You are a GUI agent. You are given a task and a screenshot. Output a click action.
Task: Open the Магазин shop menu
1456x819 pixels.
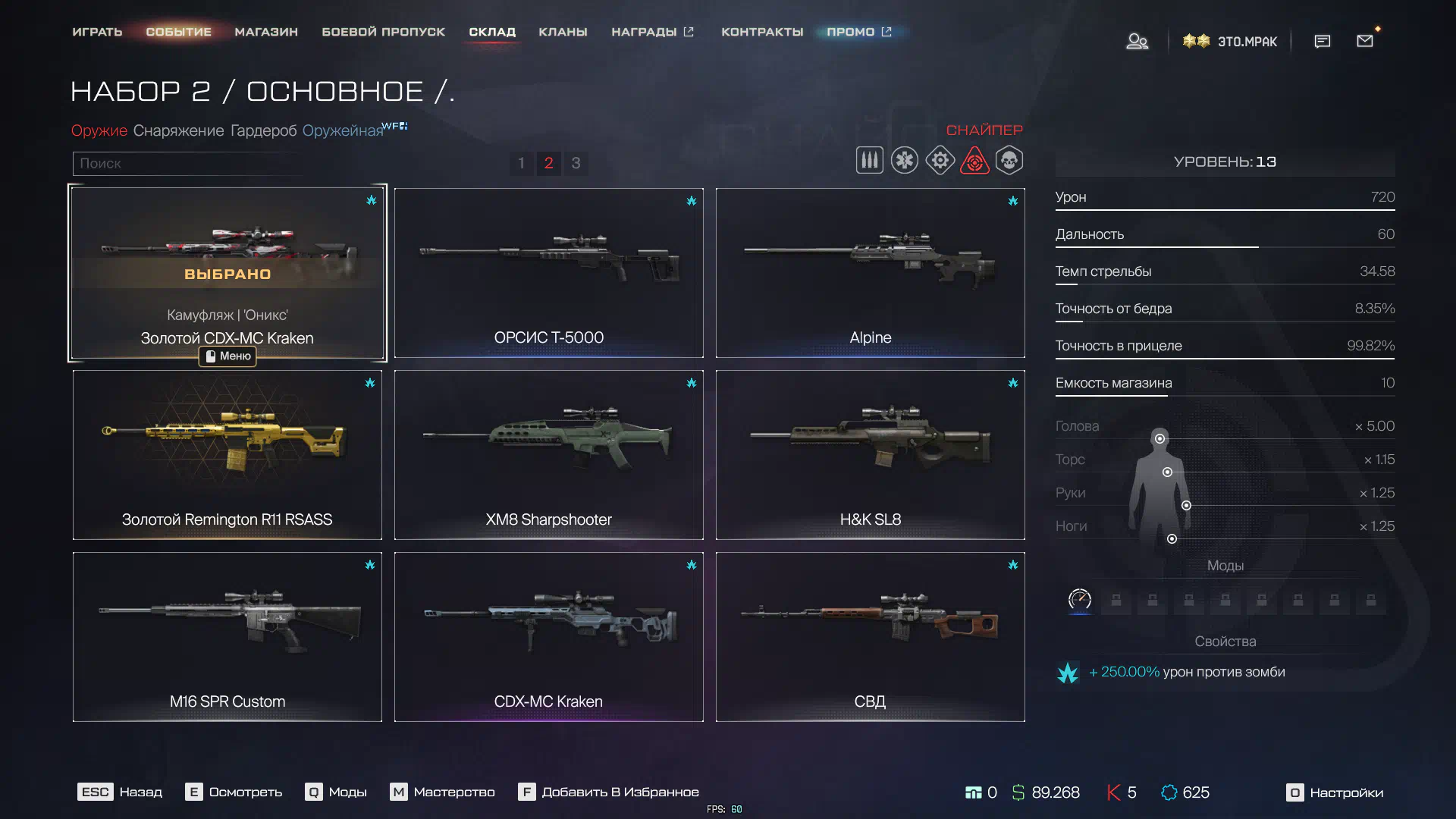tap(266, 32)
